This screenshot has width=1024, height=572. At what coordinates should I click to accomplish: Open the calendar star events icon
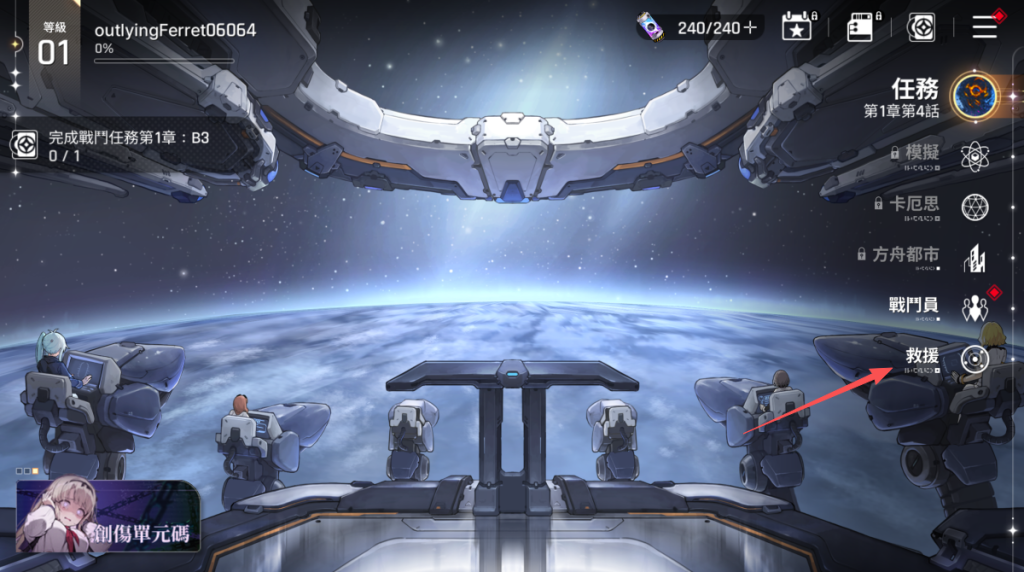pyautogui.click(x=797, y=27)
